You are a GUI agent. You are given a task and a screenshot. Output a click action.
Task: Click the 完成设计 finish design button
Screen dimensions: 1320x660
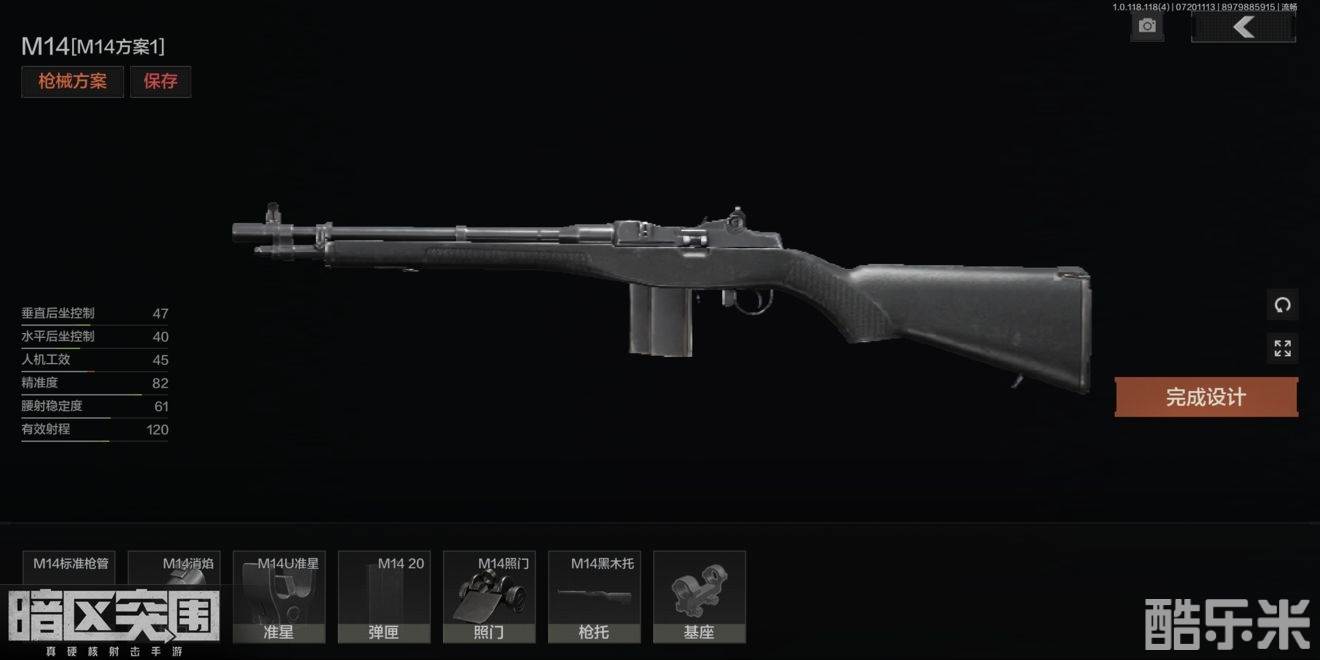pyautogui.click(x=1206, y=397)
